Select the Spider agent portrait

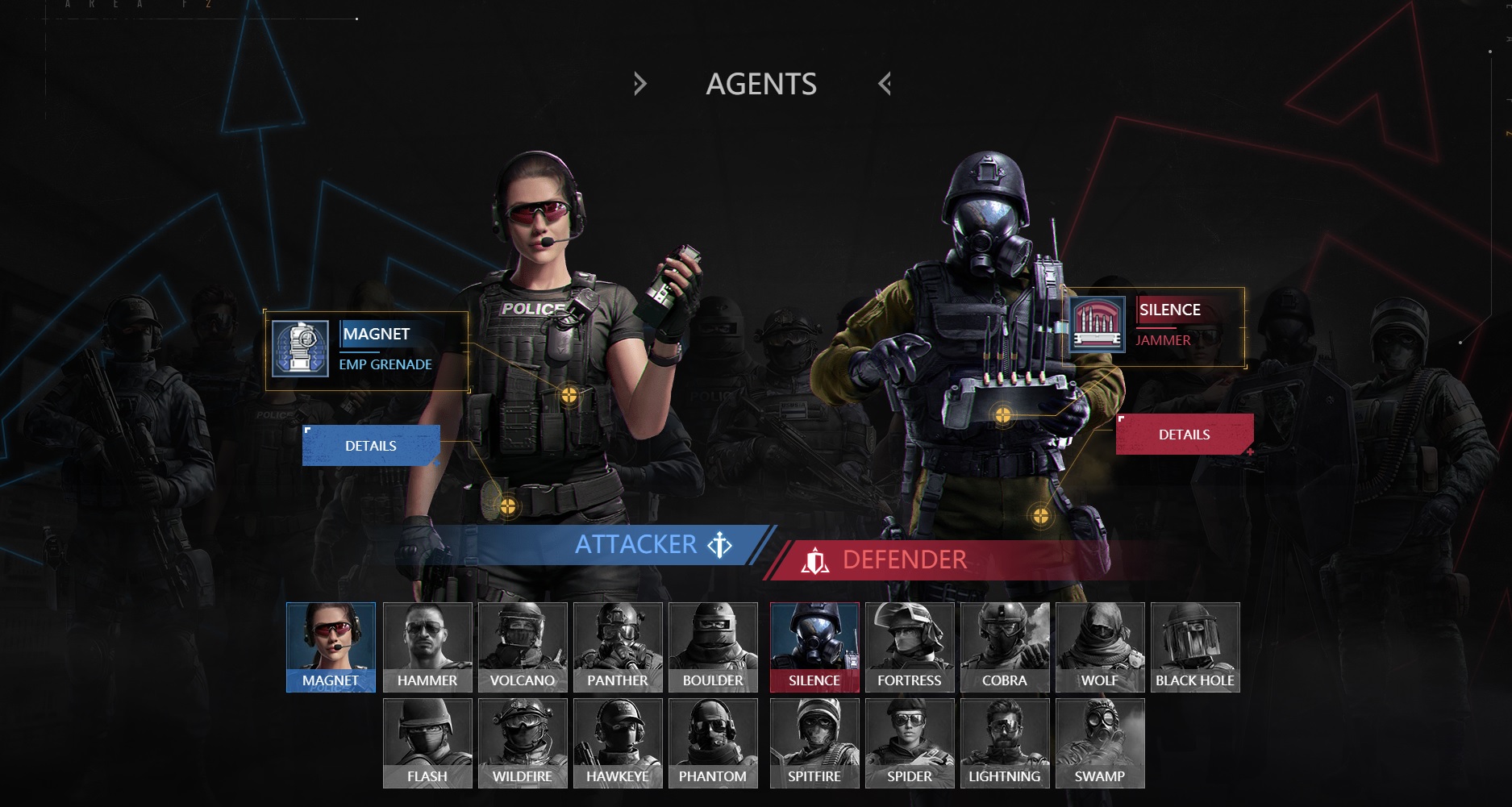coord(910,743)
